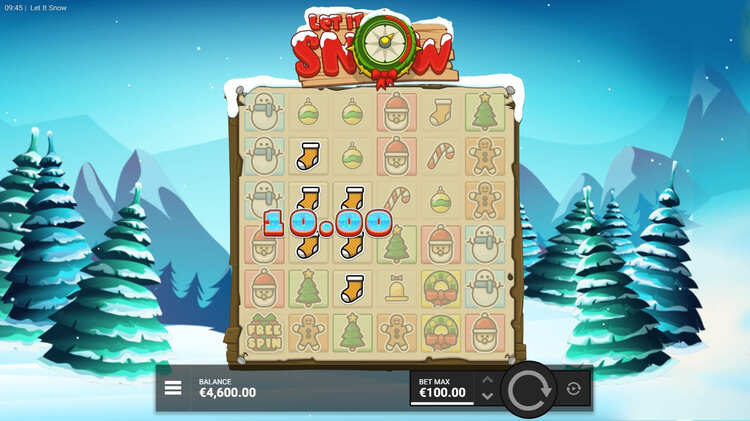Viewport: 750px width, 421px height.
Task: Decrease the bet with the down arrow
Action: pos(487,396)
